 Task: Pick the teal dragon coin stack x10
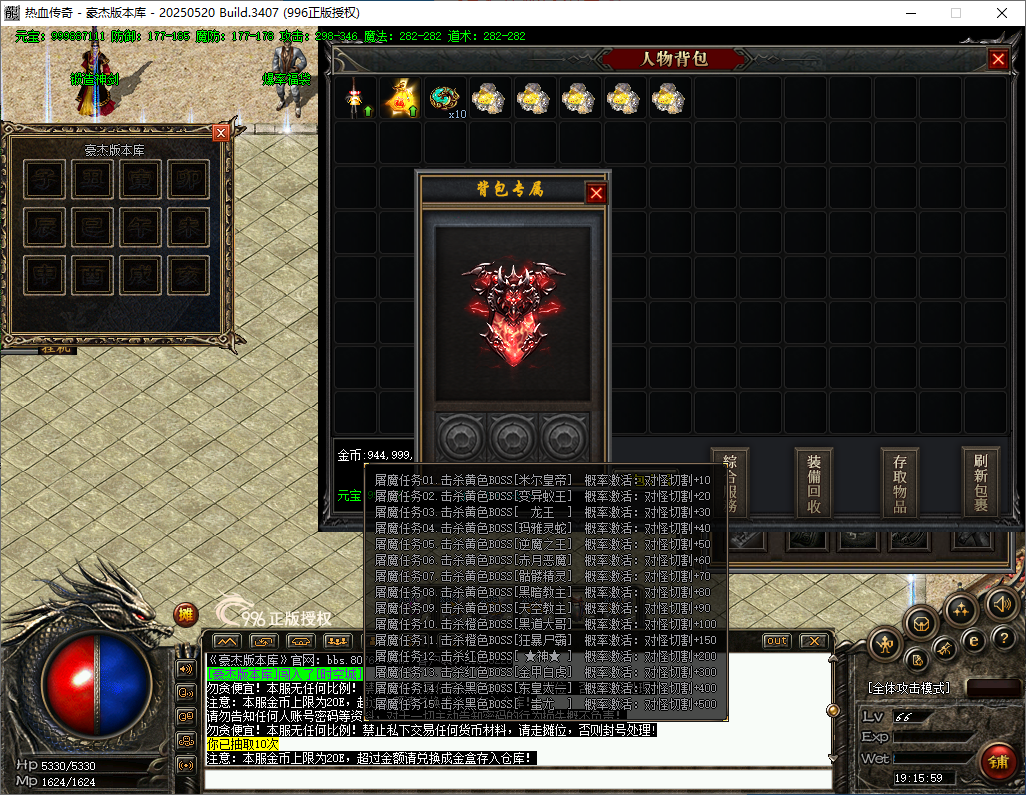click(445, 99)
